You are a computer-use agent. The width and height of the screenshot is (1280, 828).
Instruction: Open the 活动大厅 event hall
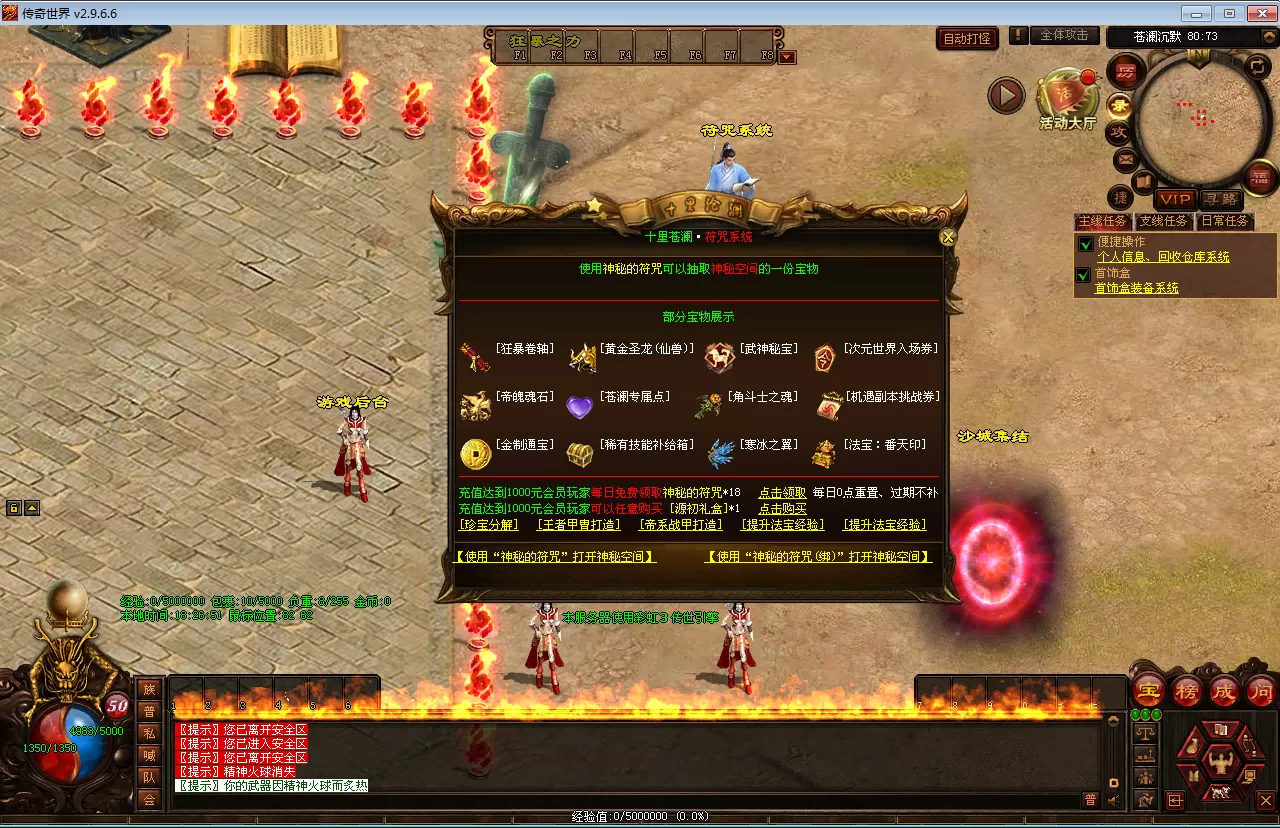pos(1067,100)
